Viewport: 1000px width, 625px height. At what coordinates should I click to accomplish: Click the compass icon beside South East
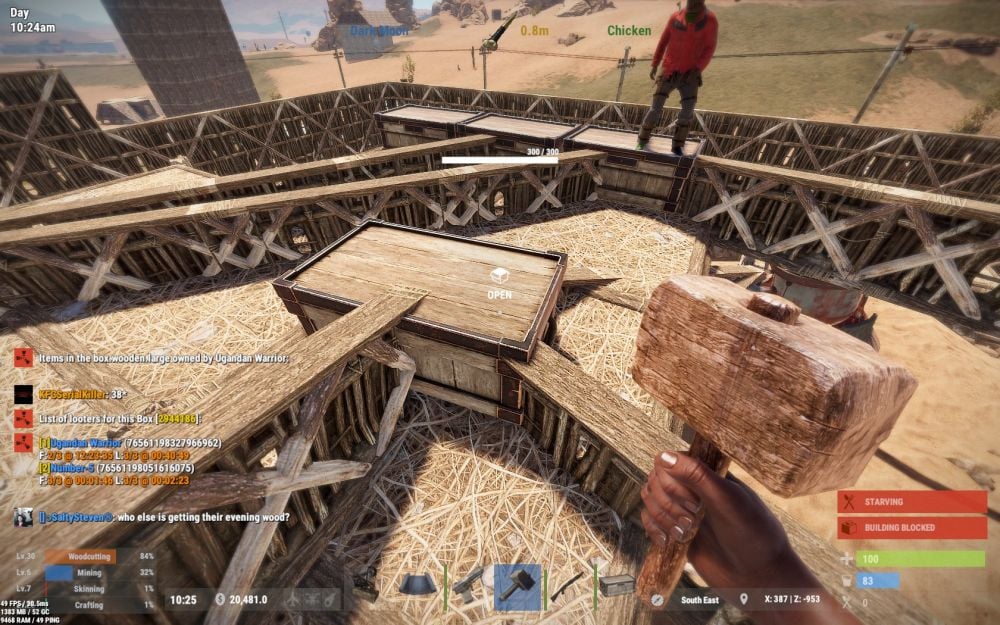(657, 599)
